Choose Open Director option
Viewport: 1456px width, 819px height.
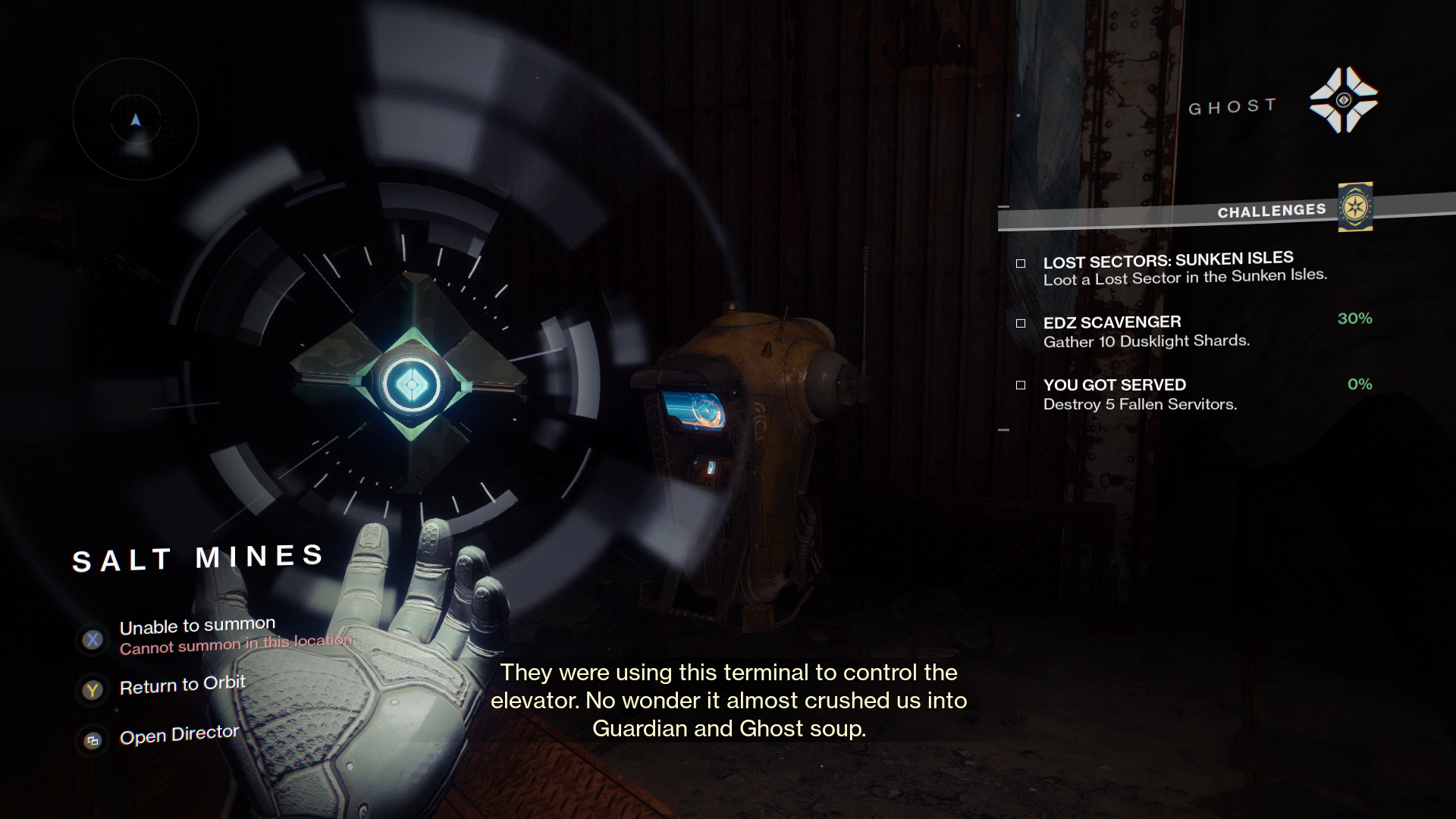(179, 736)
